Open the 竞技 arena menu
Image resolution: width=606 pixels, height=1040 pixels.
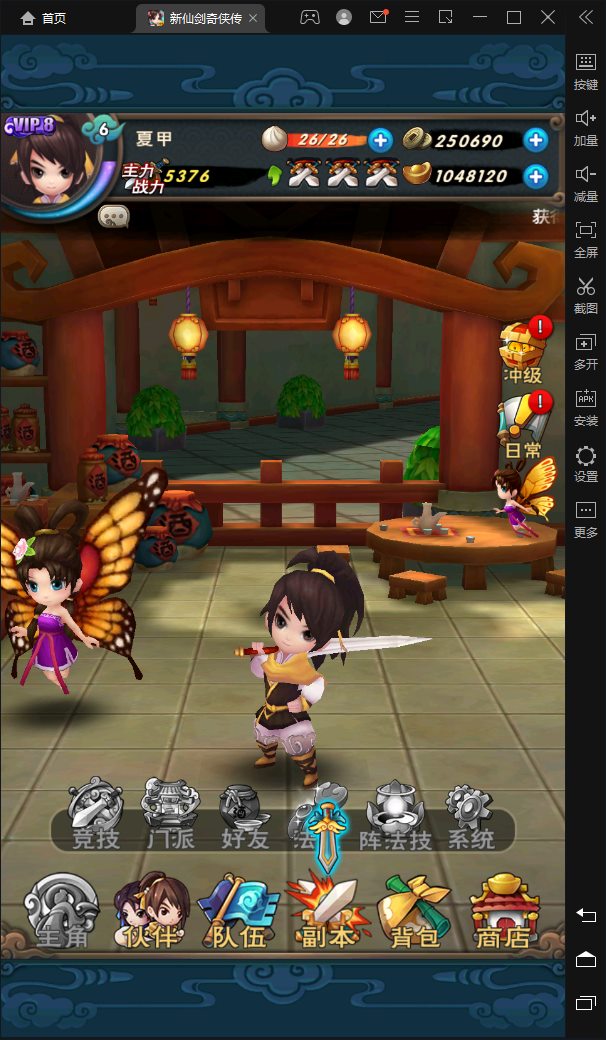tap(95, 816)
